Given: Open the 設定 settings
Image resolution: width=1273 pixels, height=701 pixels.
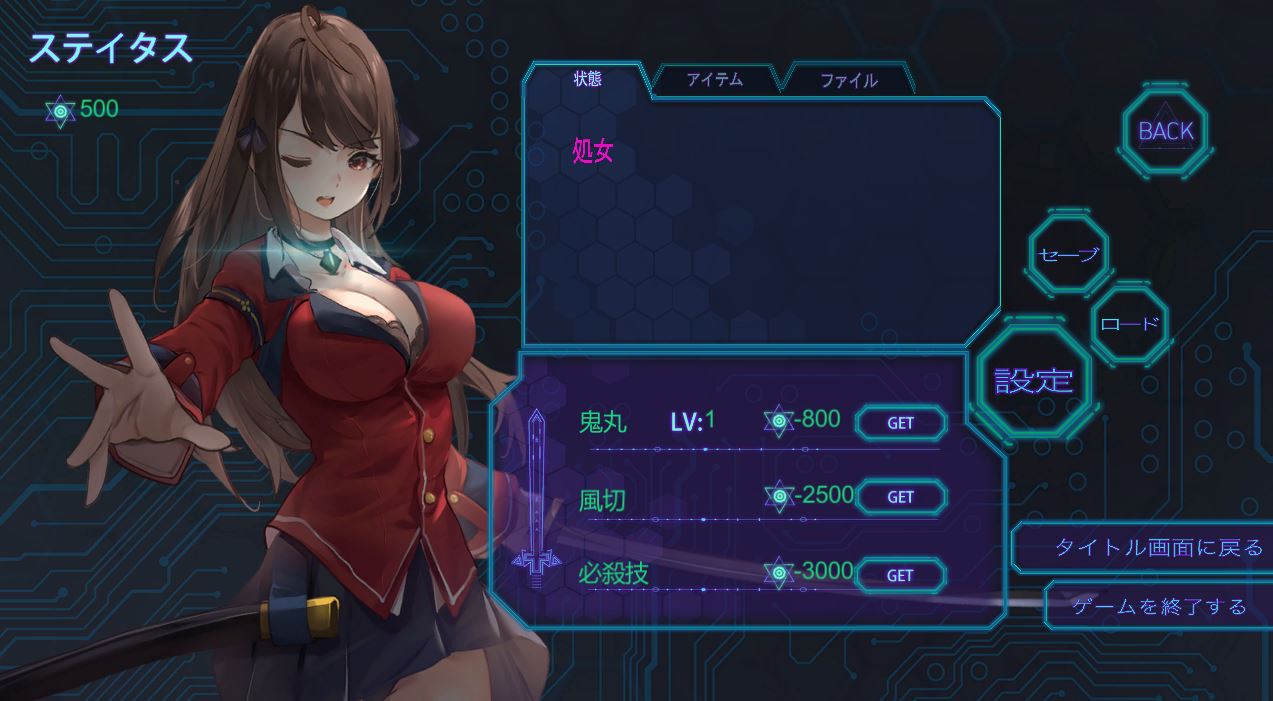Looking at the screenshot, I should point(1033,380).
